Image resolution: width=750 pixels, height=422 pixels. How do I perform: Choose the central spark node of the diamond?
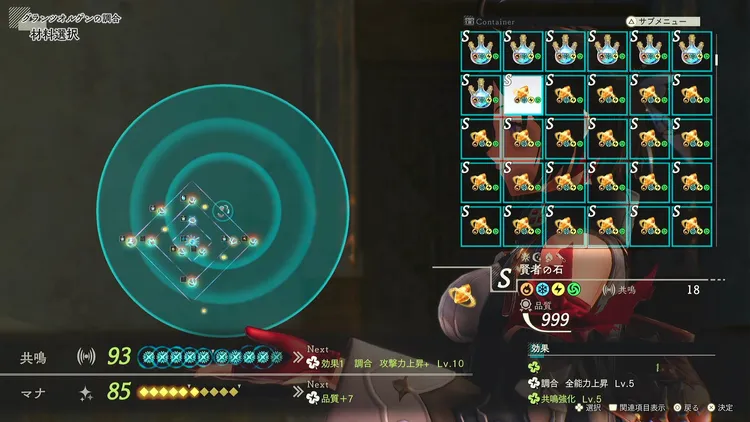click(193, 241)
